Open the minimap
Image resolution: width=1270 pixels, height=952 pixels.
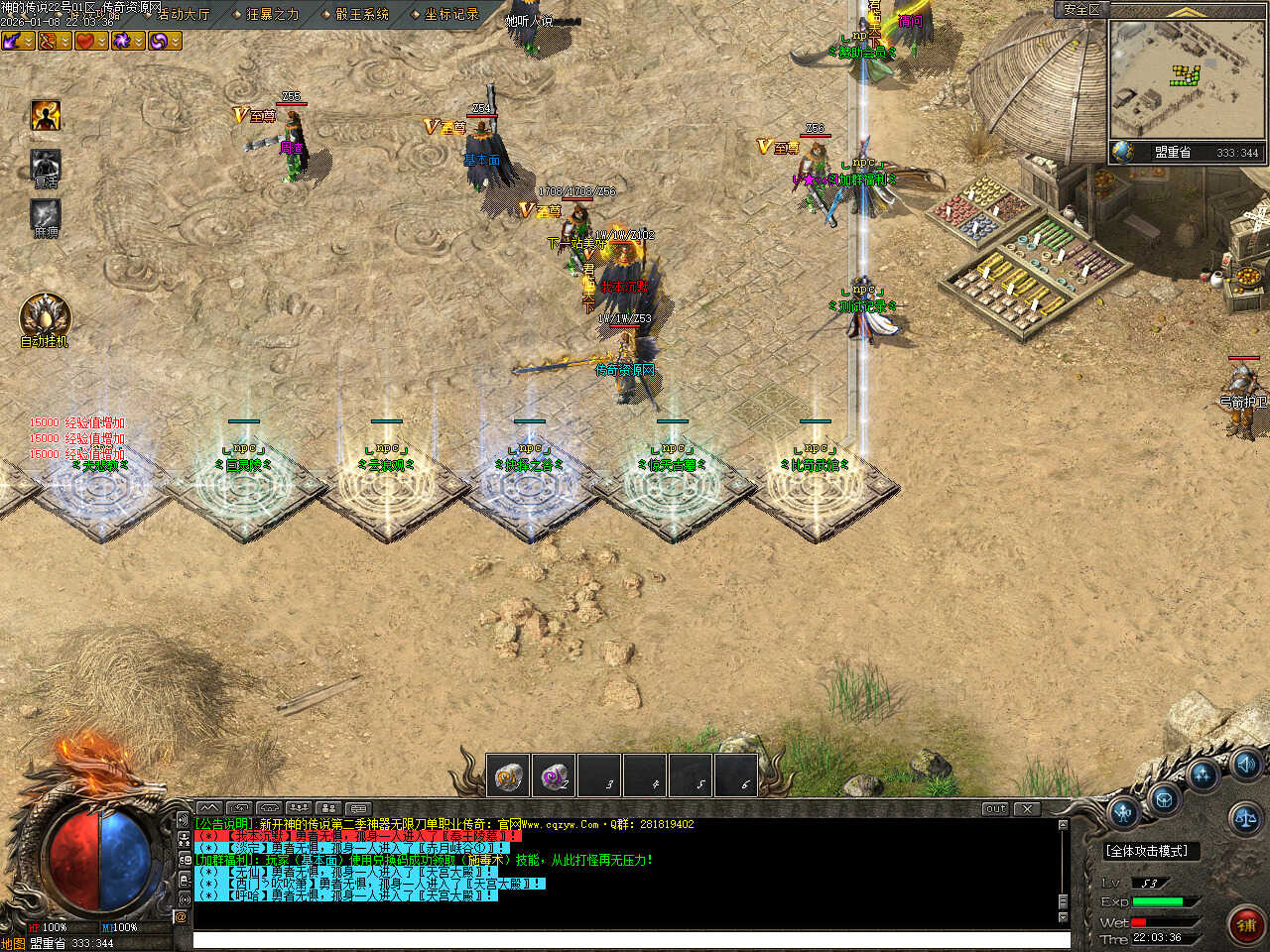(x=1186, y=79)
